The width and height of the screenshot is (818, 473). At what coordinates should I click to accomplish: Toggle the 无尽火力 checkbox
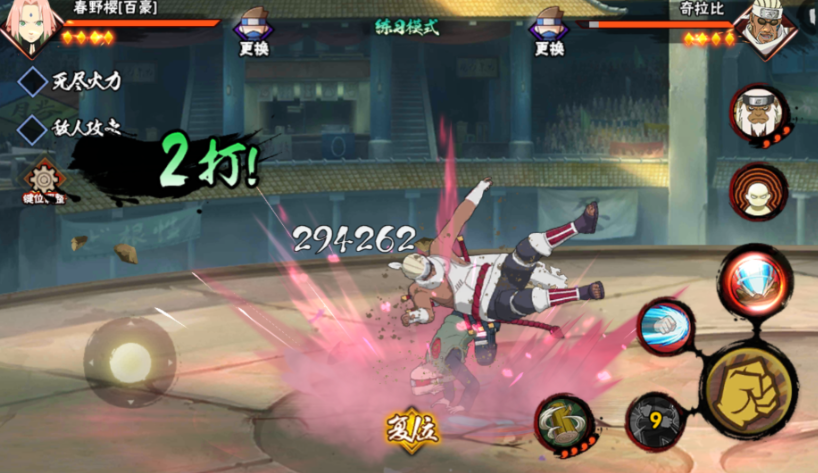point(33,81)
